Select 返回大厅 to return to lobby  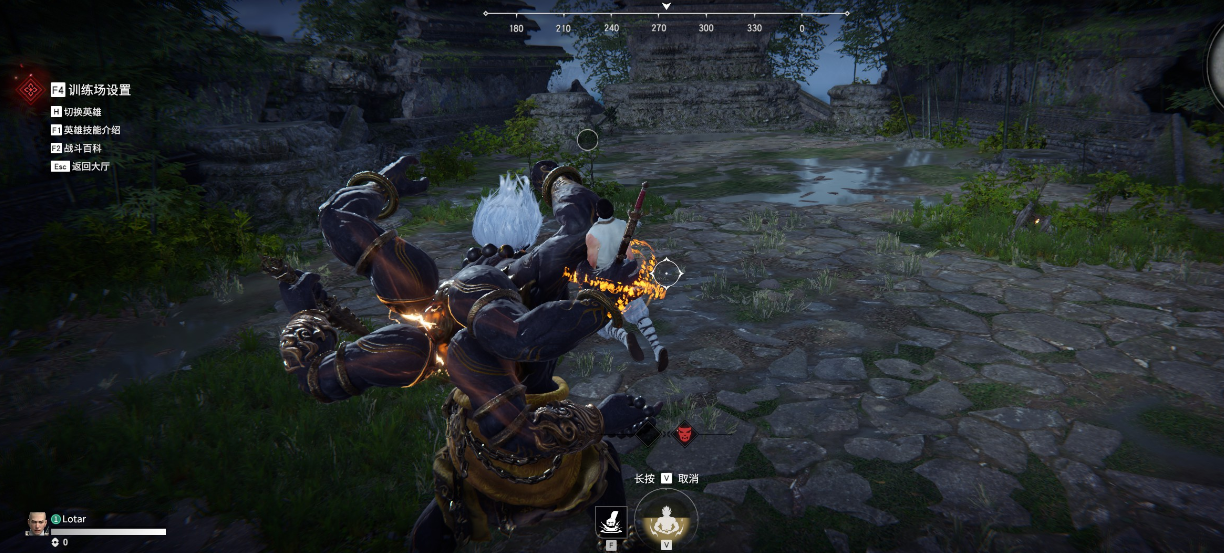point(81,166)
